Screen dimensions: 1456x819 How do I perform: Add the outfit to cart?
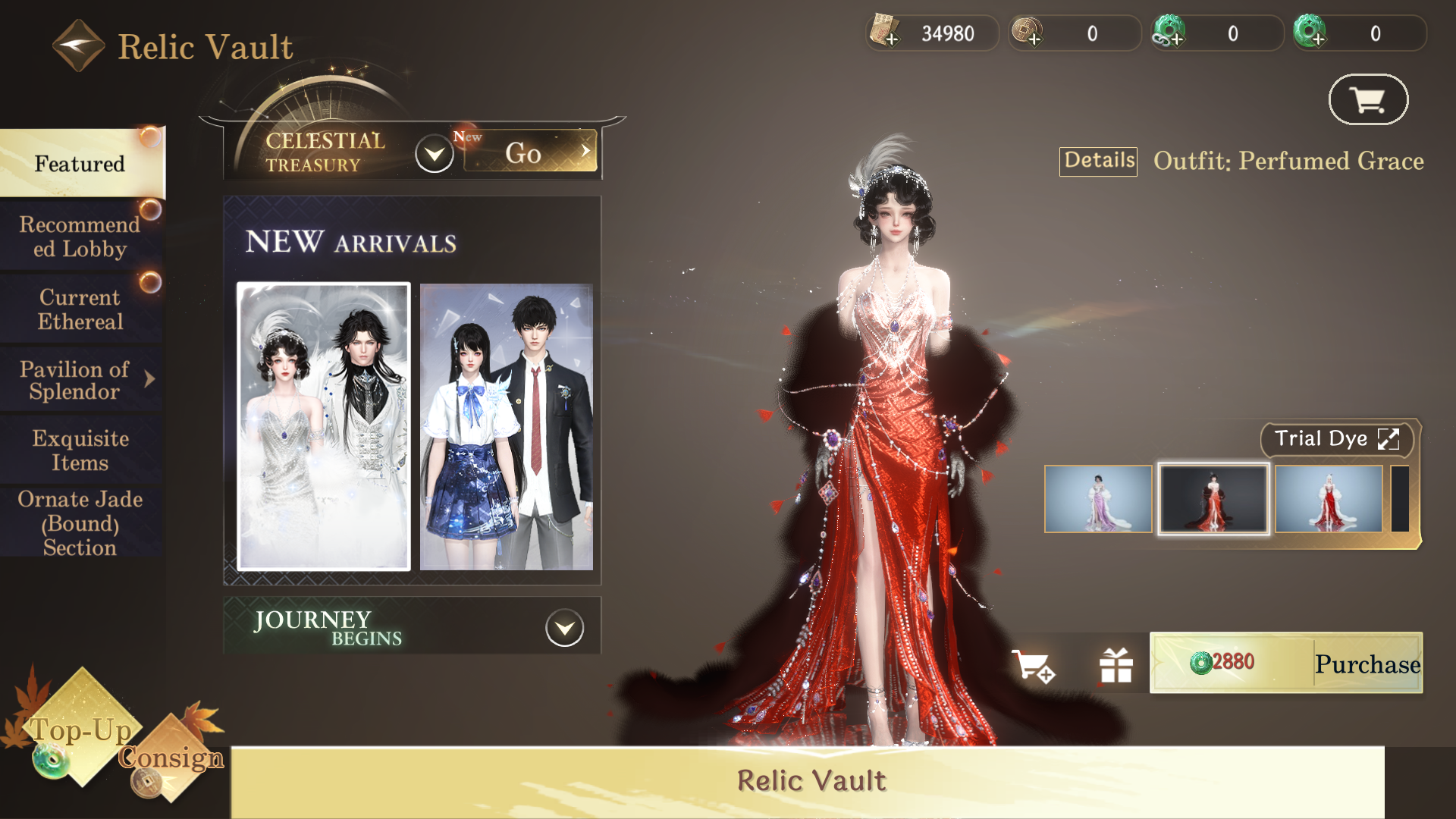(1033, 666)
